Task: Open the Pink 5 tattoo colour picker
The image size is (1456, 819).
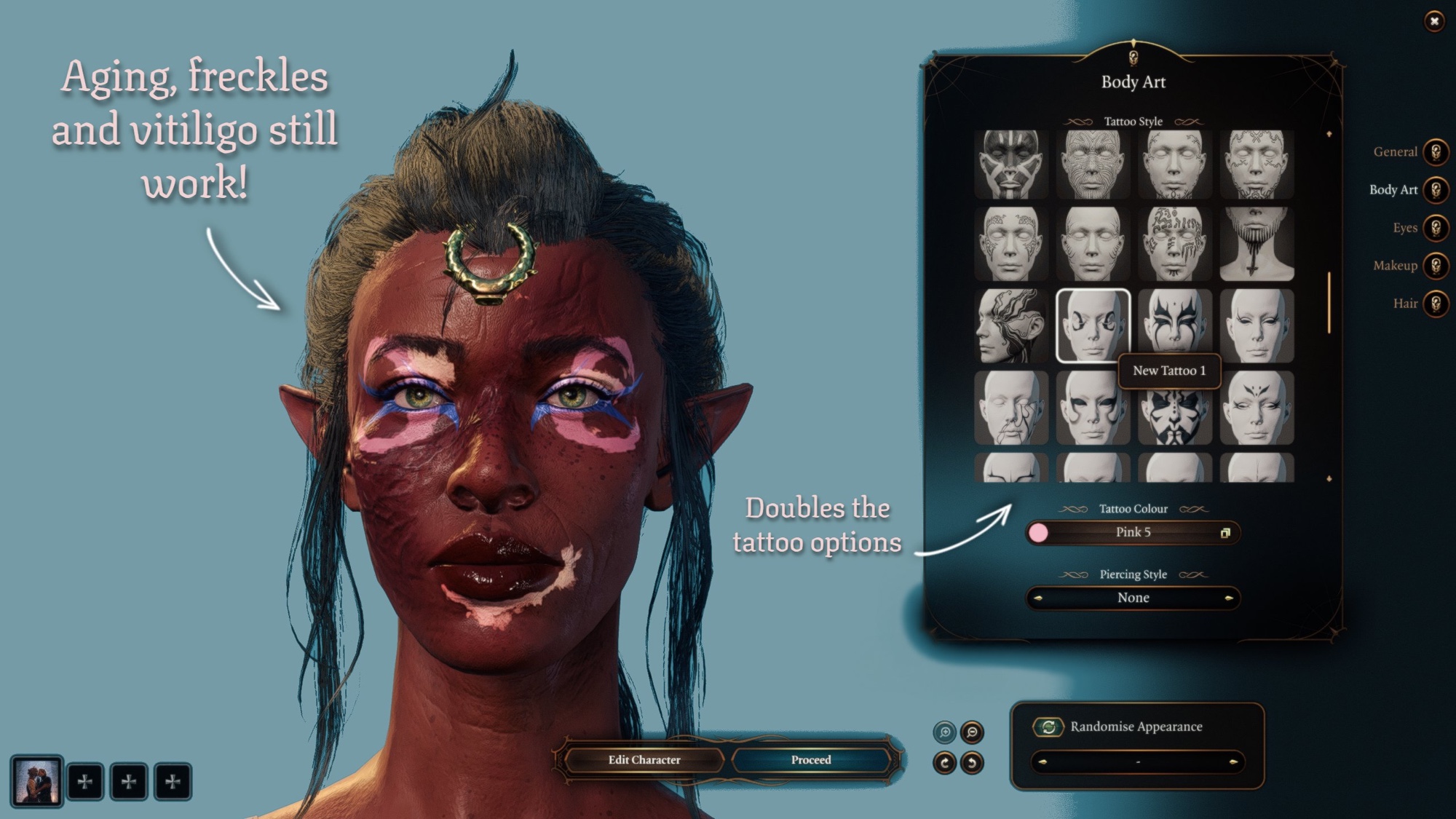Action: [1133, 533]
